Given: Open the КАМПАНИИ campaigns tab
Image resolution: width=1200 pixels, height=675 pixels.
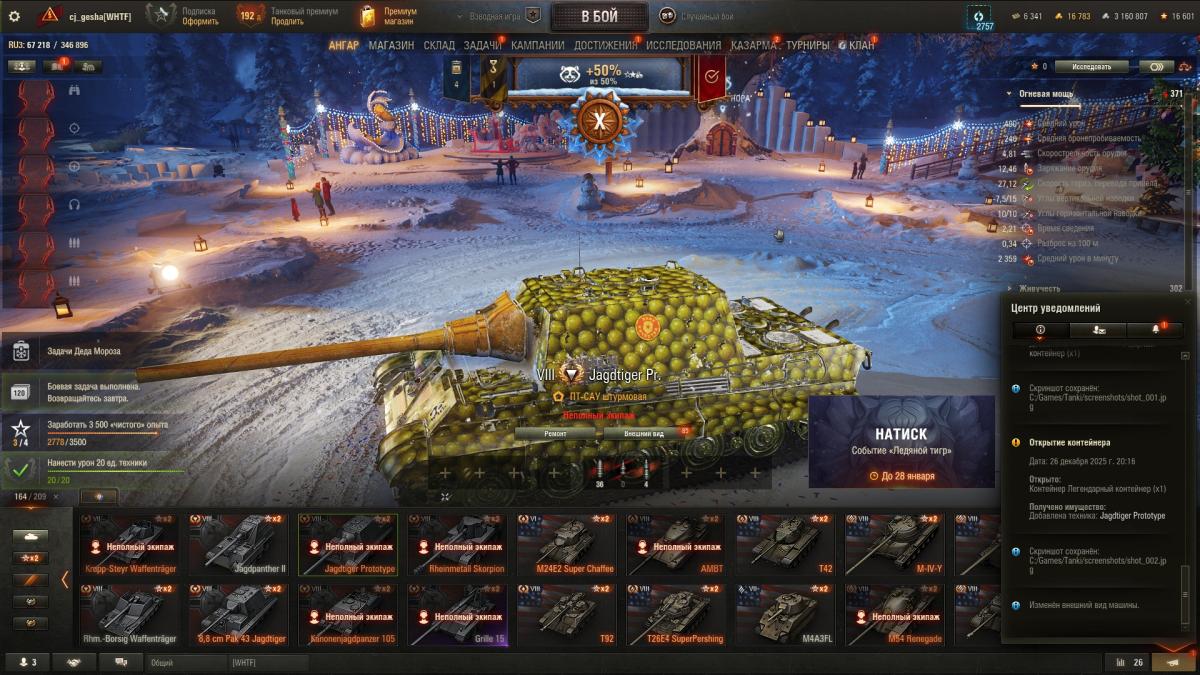Looking at the screenshot, I should [x=537, y=45].
